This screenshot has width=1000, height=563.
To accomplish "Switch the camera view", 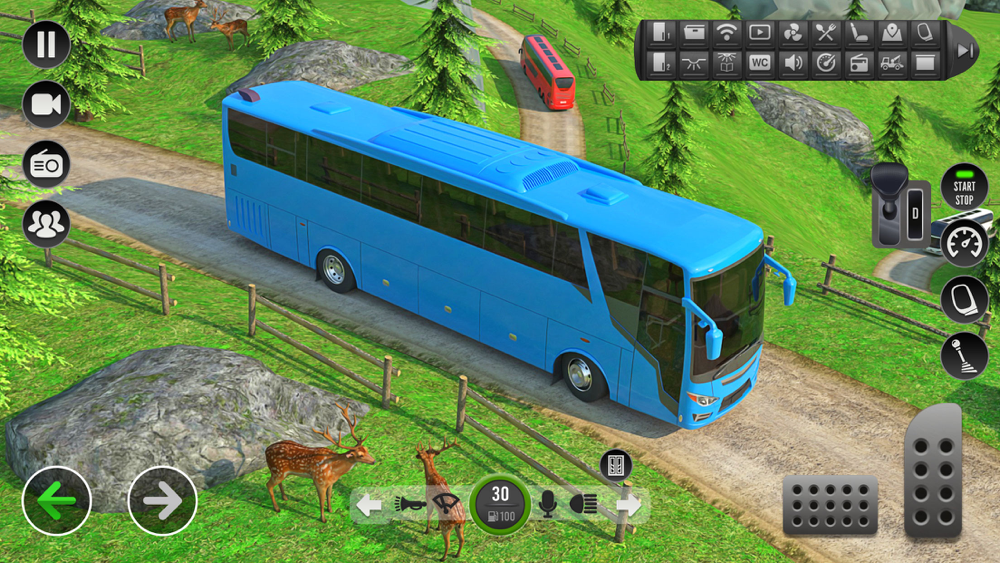I will coord(46,104).
